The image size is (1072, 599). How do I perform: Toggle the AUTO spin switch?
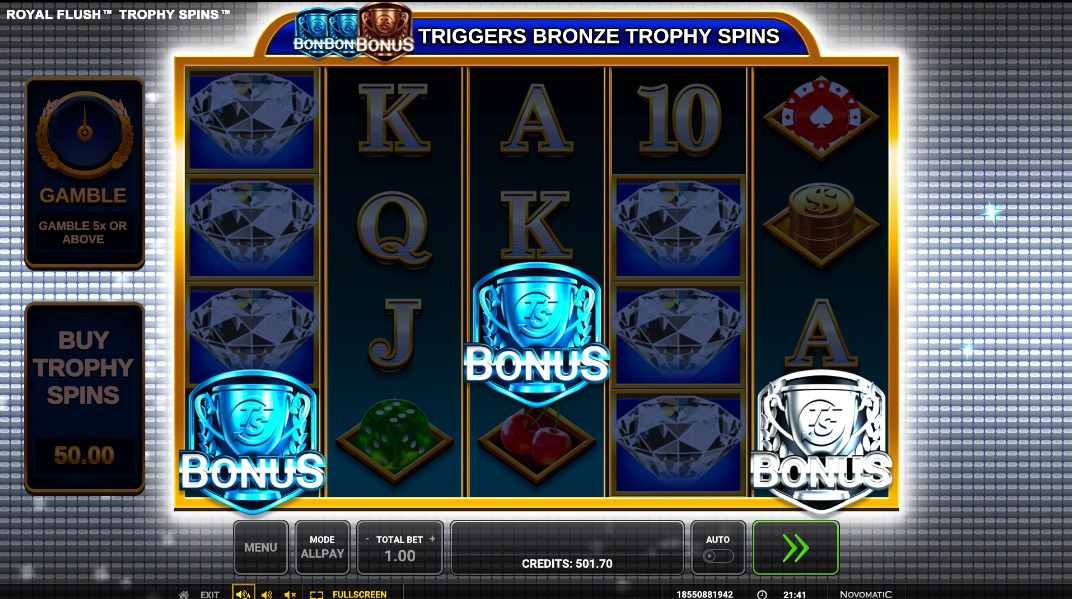[718, 555]
